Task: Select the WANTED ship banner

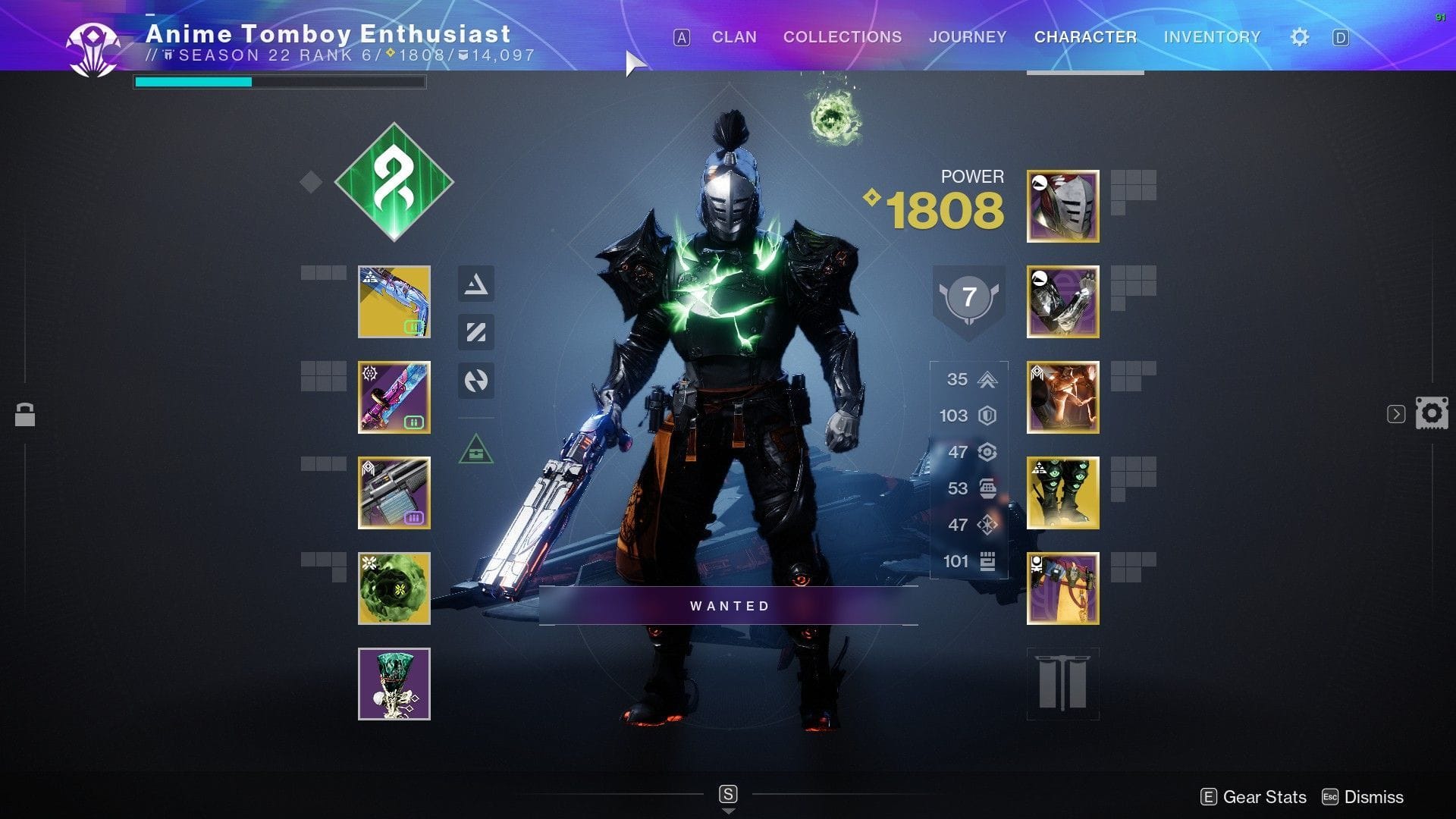Action: (728, 605)
